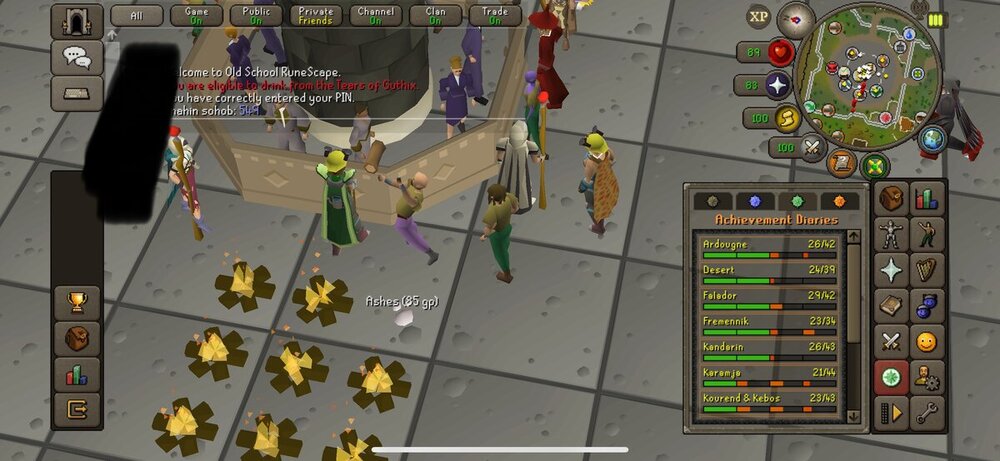Open the speech bubbles chat button

pos(76,56)
